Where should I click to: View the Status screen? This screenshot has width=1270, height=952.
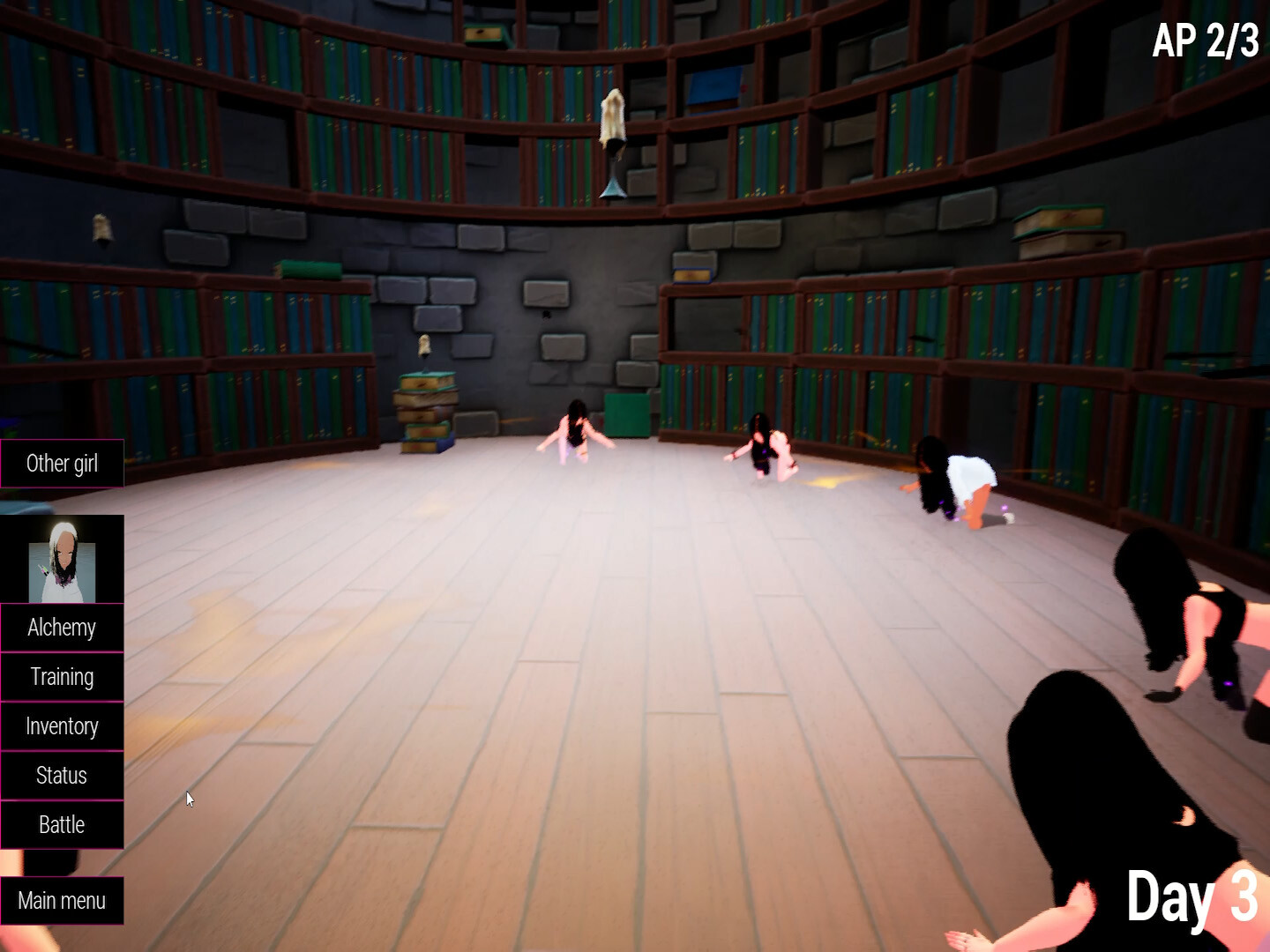62,775
